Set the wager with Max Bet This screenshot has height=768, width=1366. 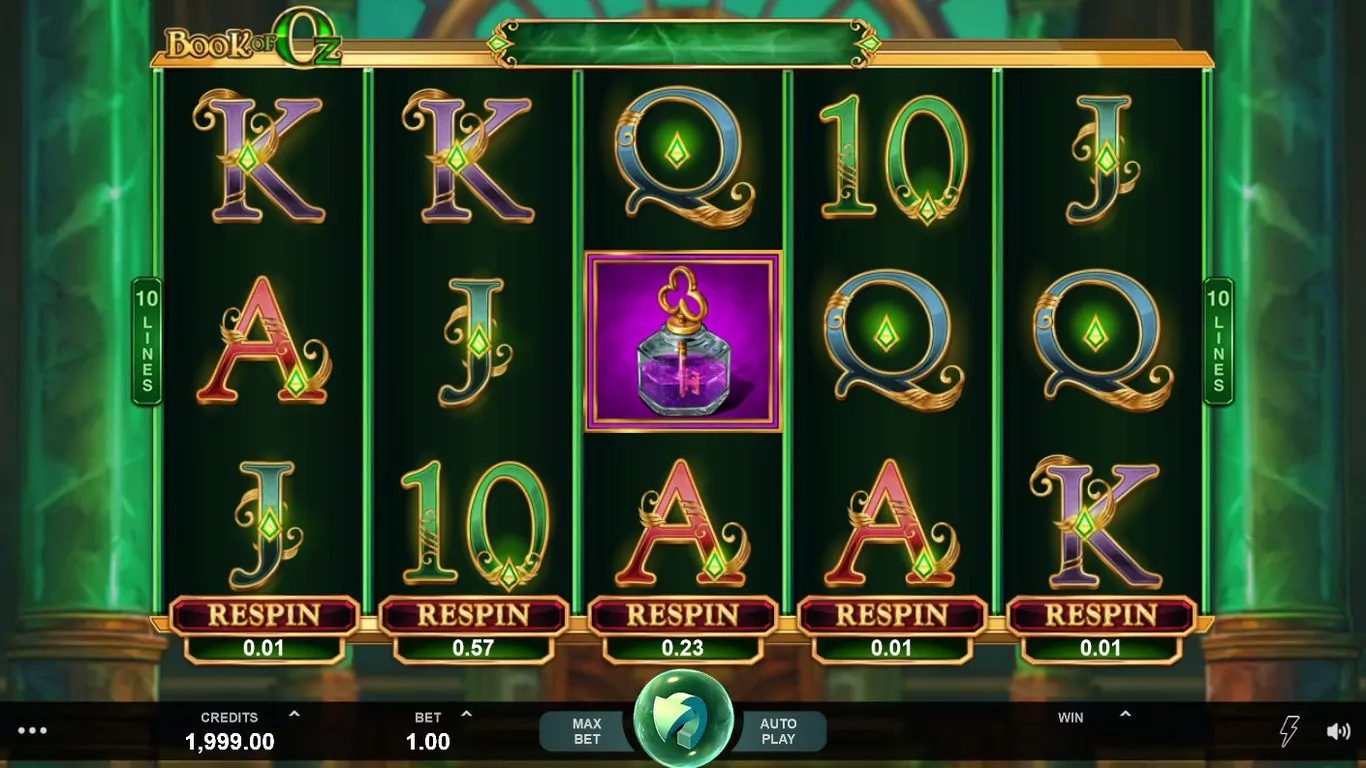tap(586, 731)
